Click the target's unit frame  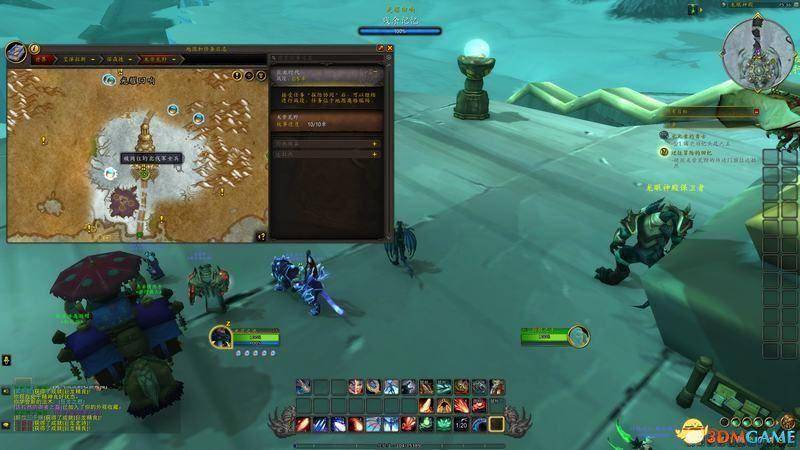point(545,337)
